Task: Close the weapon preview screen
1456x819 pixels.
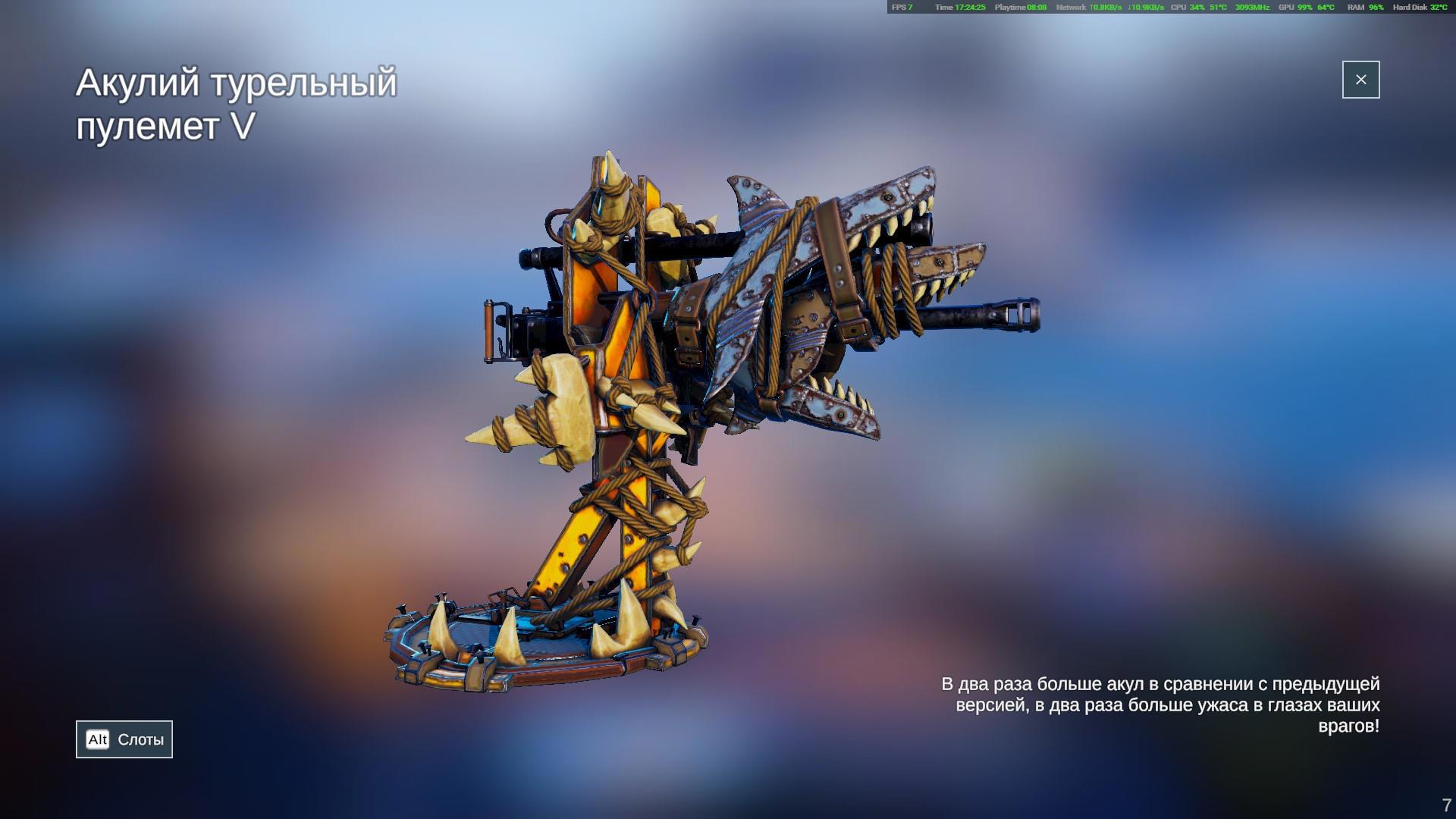Action: pyautogui.click(x=1360, y=80)
